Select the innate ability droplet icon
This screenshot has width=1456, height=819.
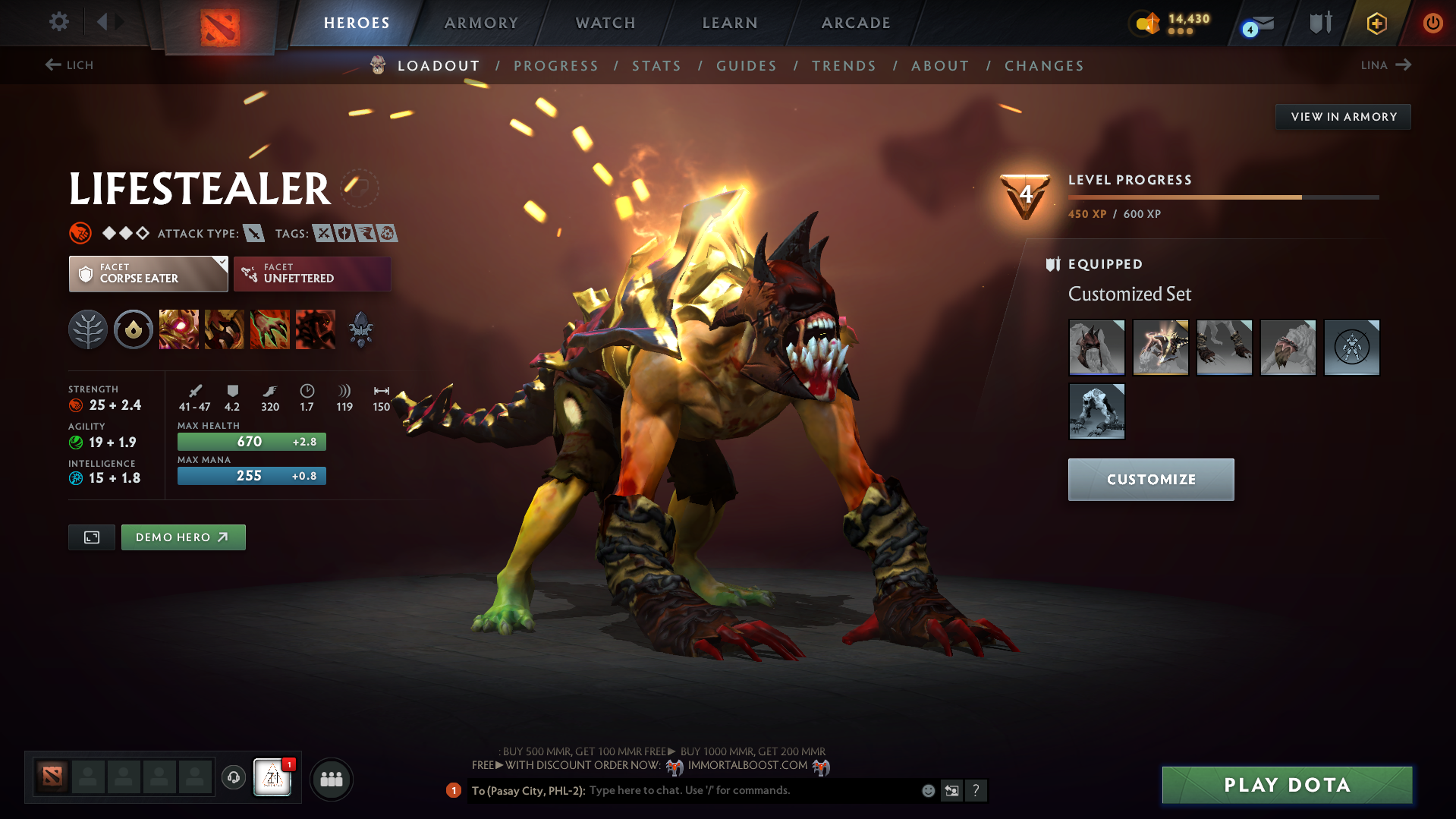133,329
